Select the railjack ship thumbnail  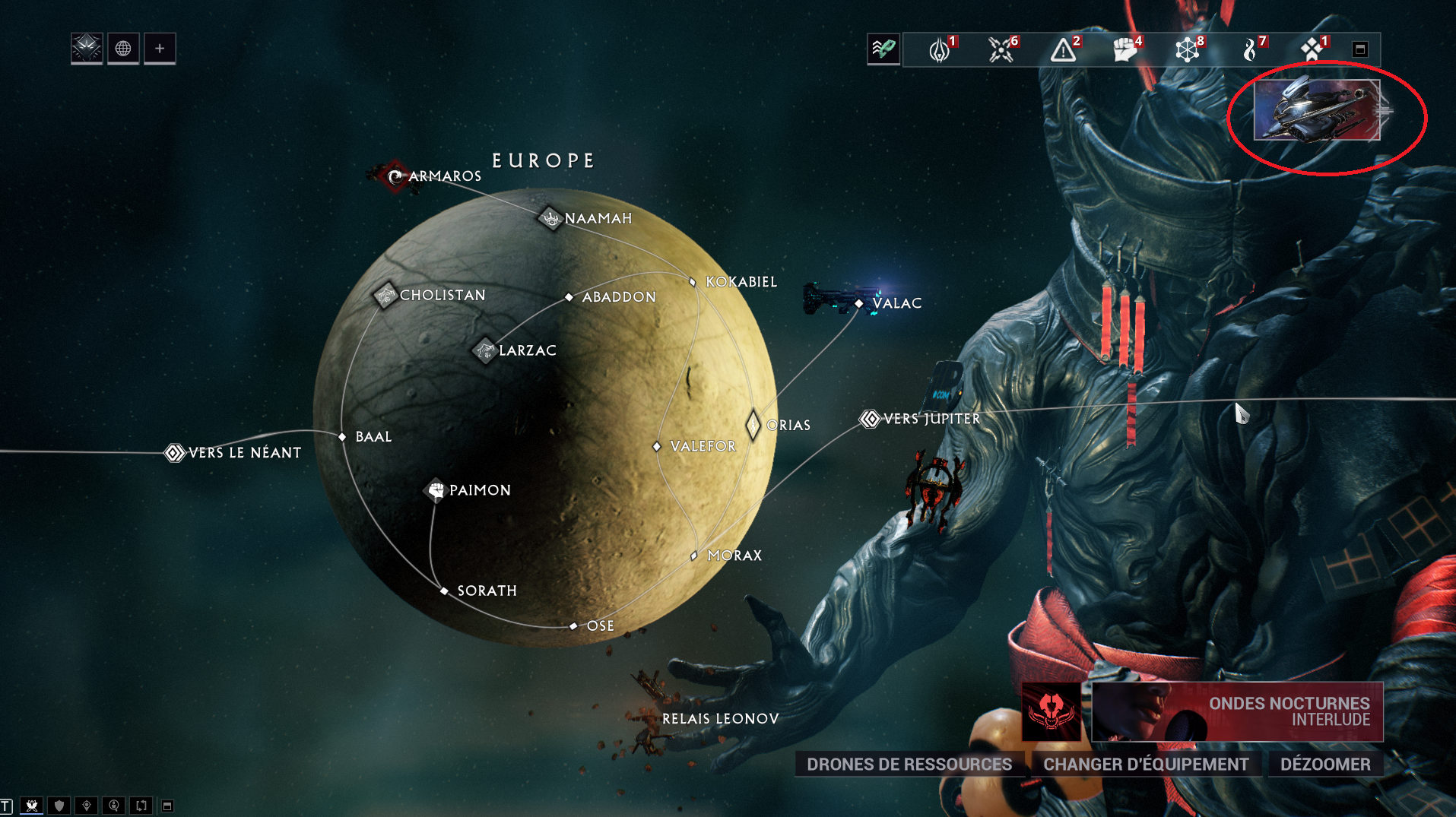[1316, 111]
